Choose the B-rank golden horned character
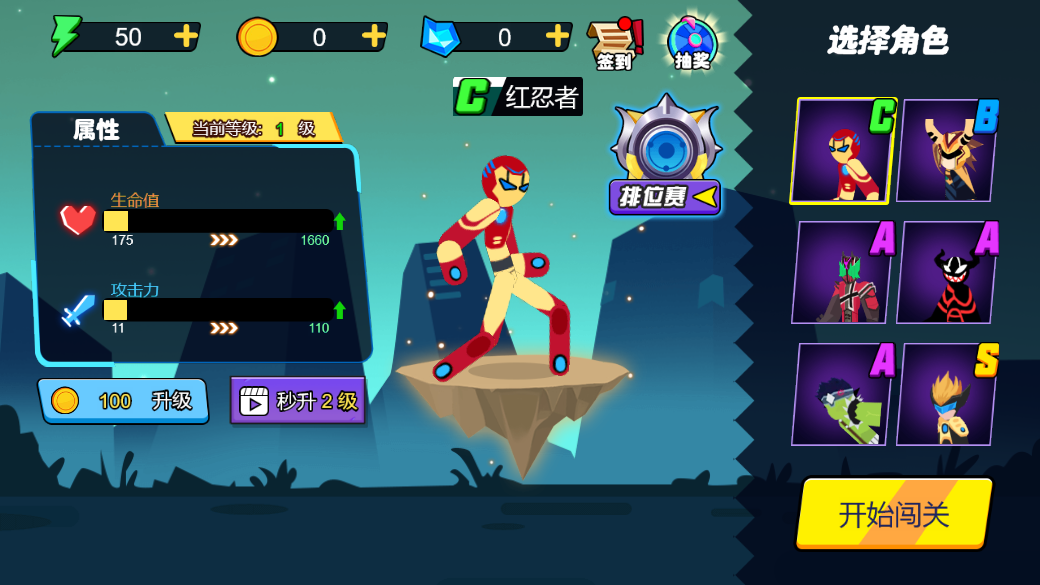The image size is (1040, 585). pyautogui.click(x=946, y=151)
